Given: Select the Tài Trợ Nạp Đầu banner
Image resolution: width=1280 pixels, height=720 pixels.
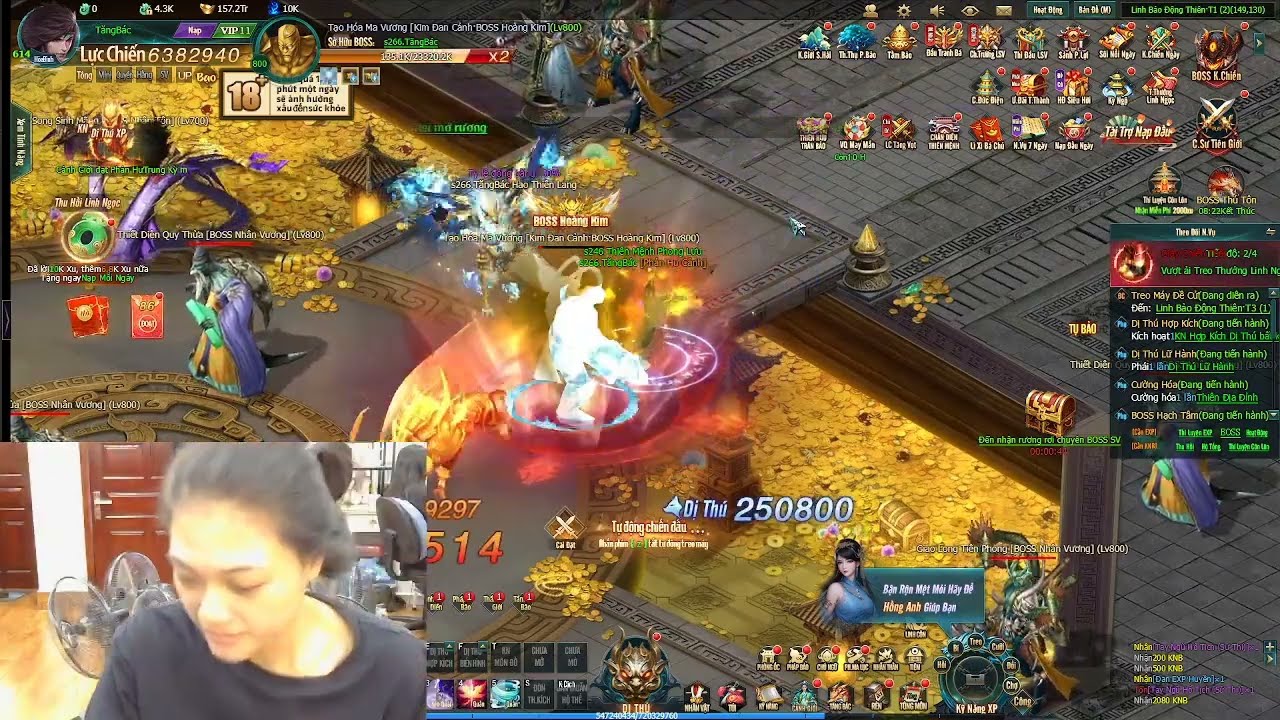Looking at the screenshot, I should [1138, 130].
